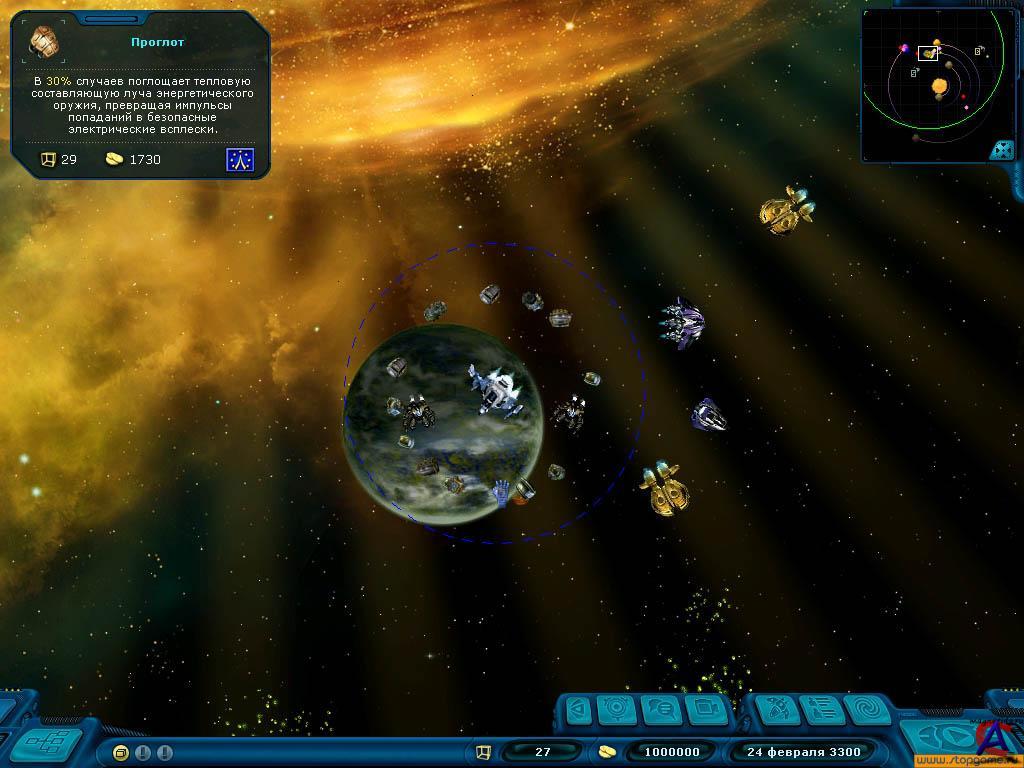Toggle the minimap expand button
This screenshot has height=768, width=1024.
(1000, 150)
